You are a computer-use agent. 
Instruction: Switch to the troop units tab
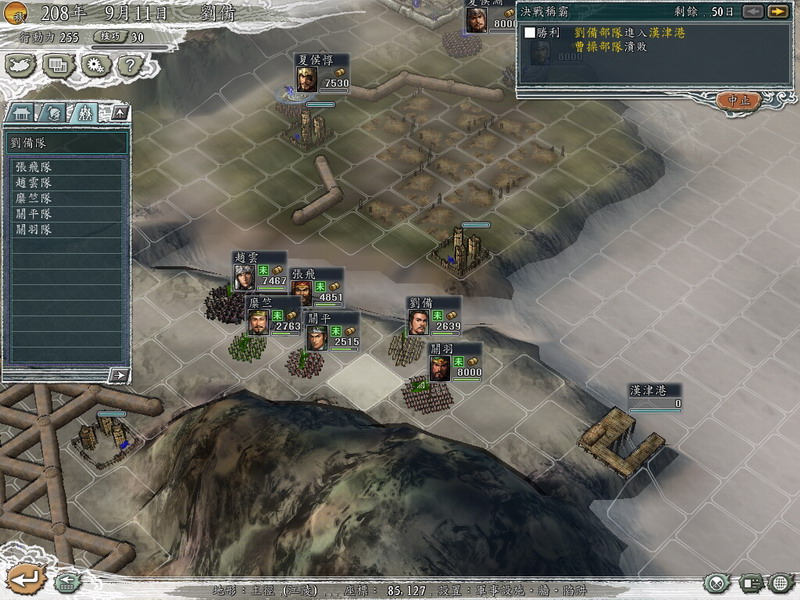(x=86, y=113)
